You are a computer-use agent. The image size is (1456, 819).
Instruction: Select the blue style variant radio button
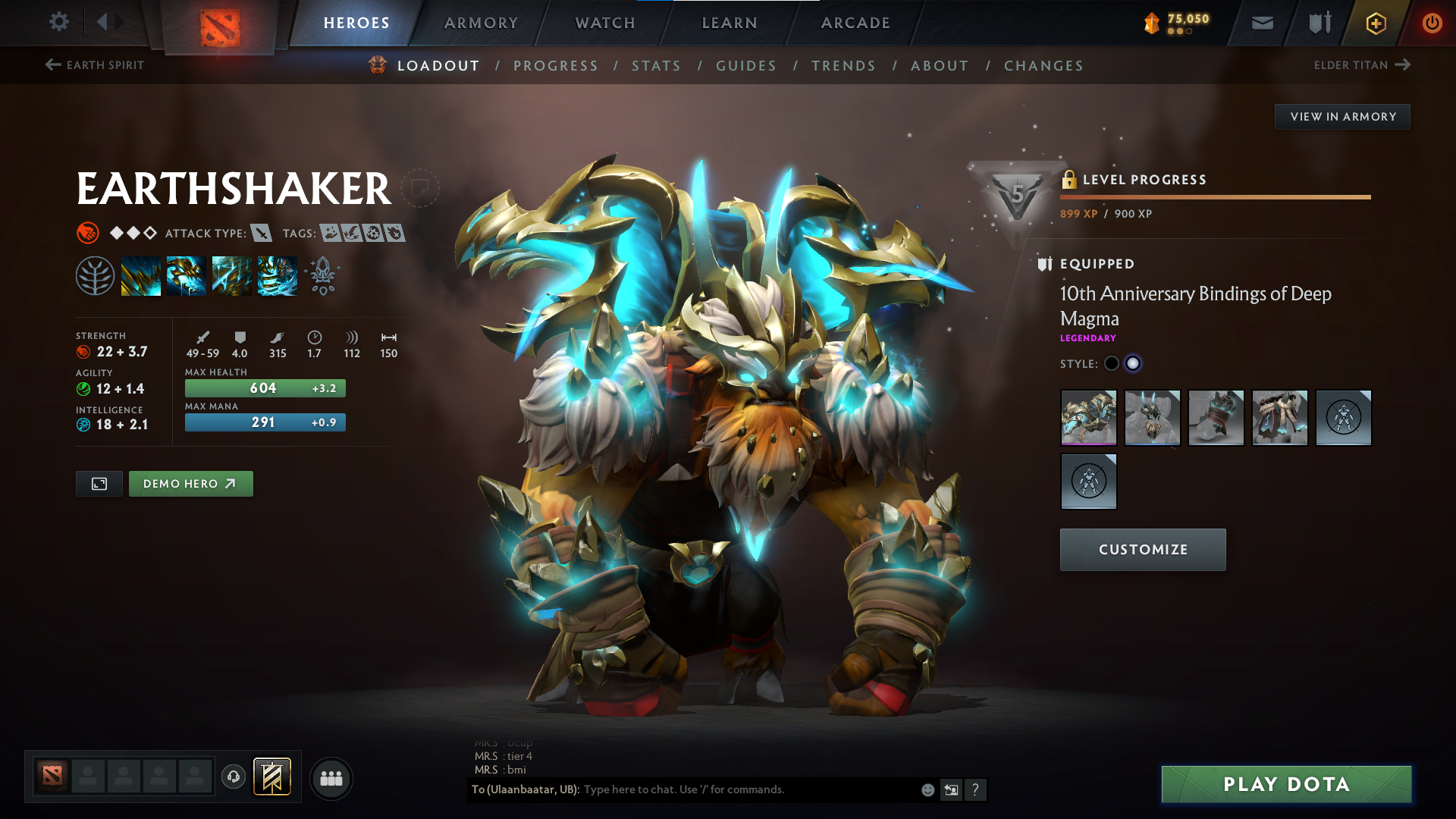pyautogui.click(x=1134, y=363)
